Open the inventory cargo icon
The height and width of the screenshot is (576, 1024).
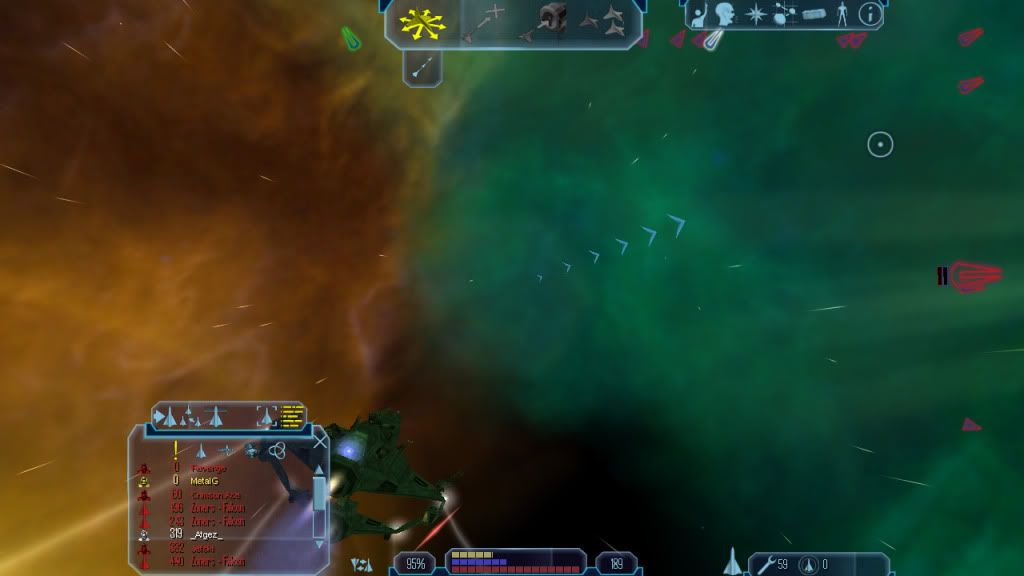pos(815,15)
